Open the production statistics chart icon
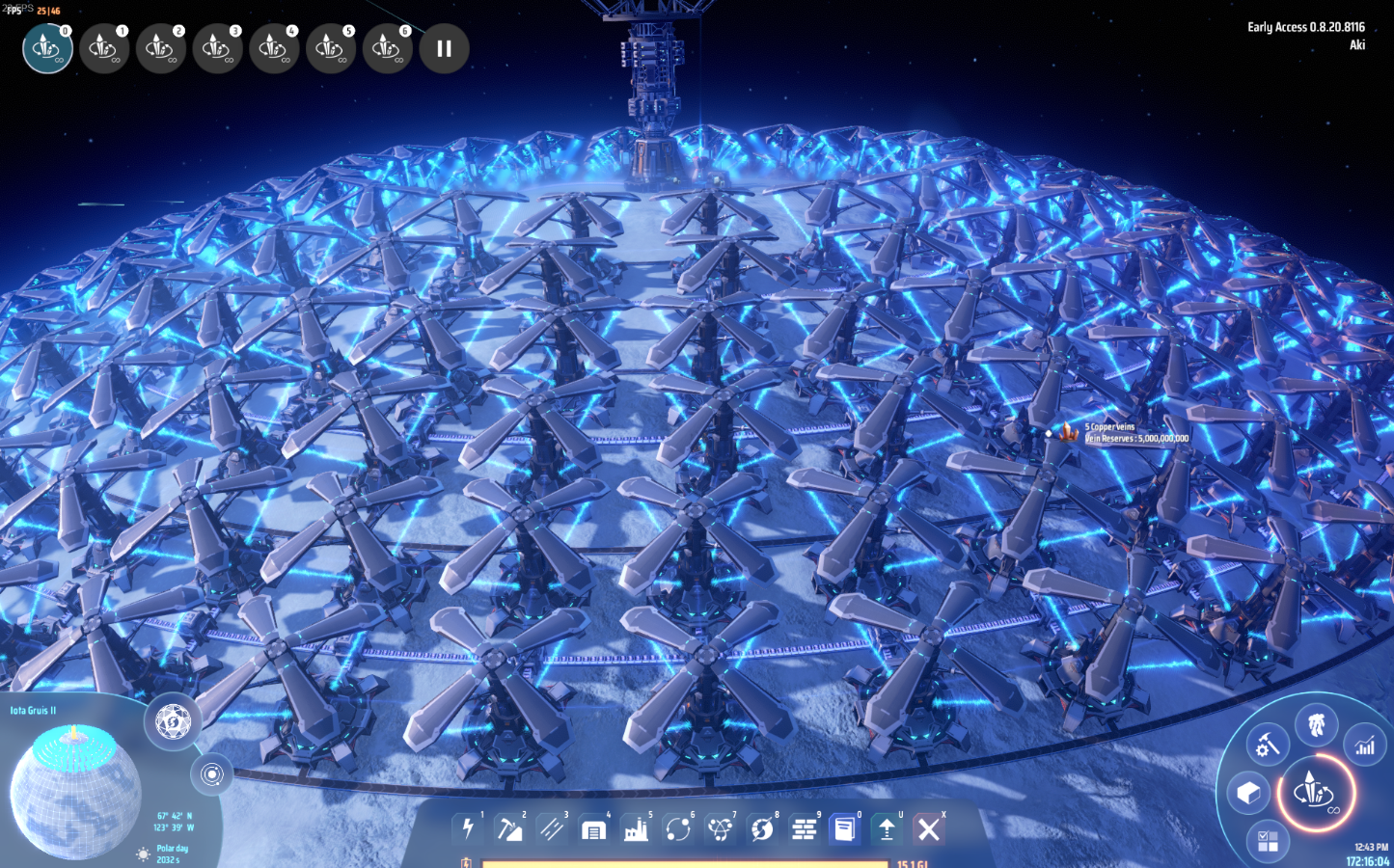1394x868 pixels. [x=1365, y=746]
